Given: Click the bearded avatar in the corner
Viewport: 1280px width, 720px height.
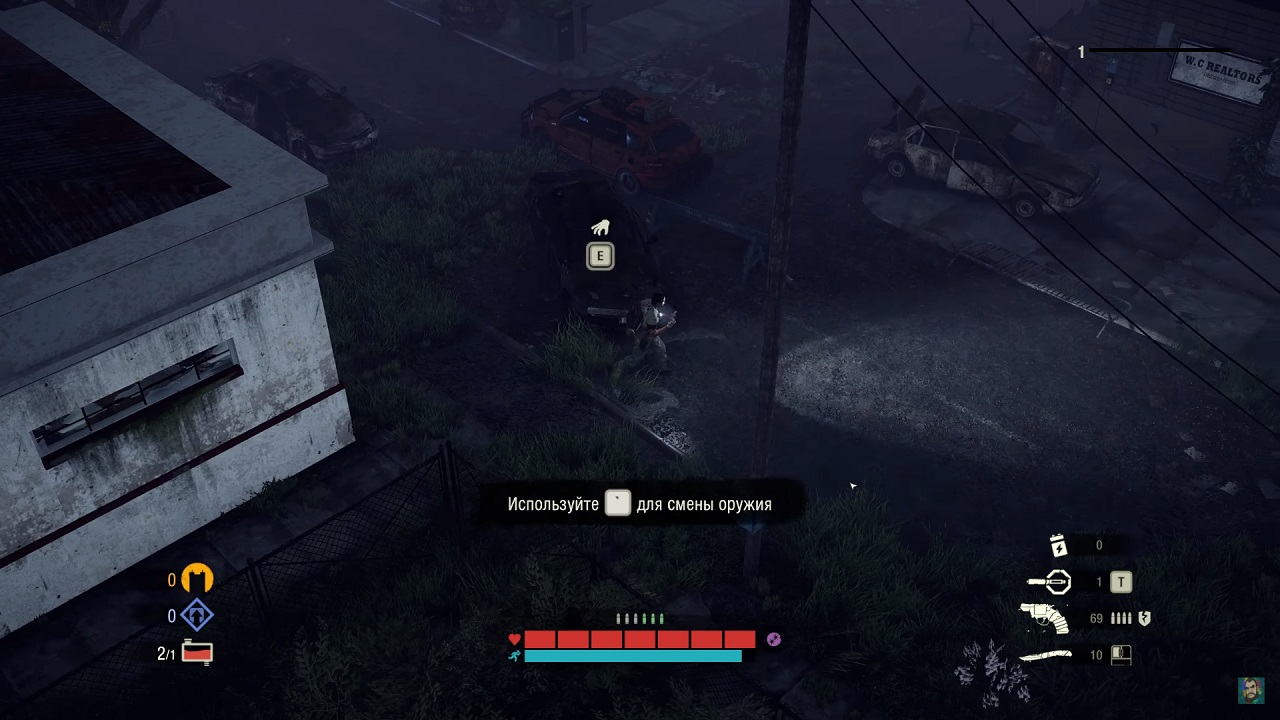Looking at the screenshot, I should pos(1251,690).
